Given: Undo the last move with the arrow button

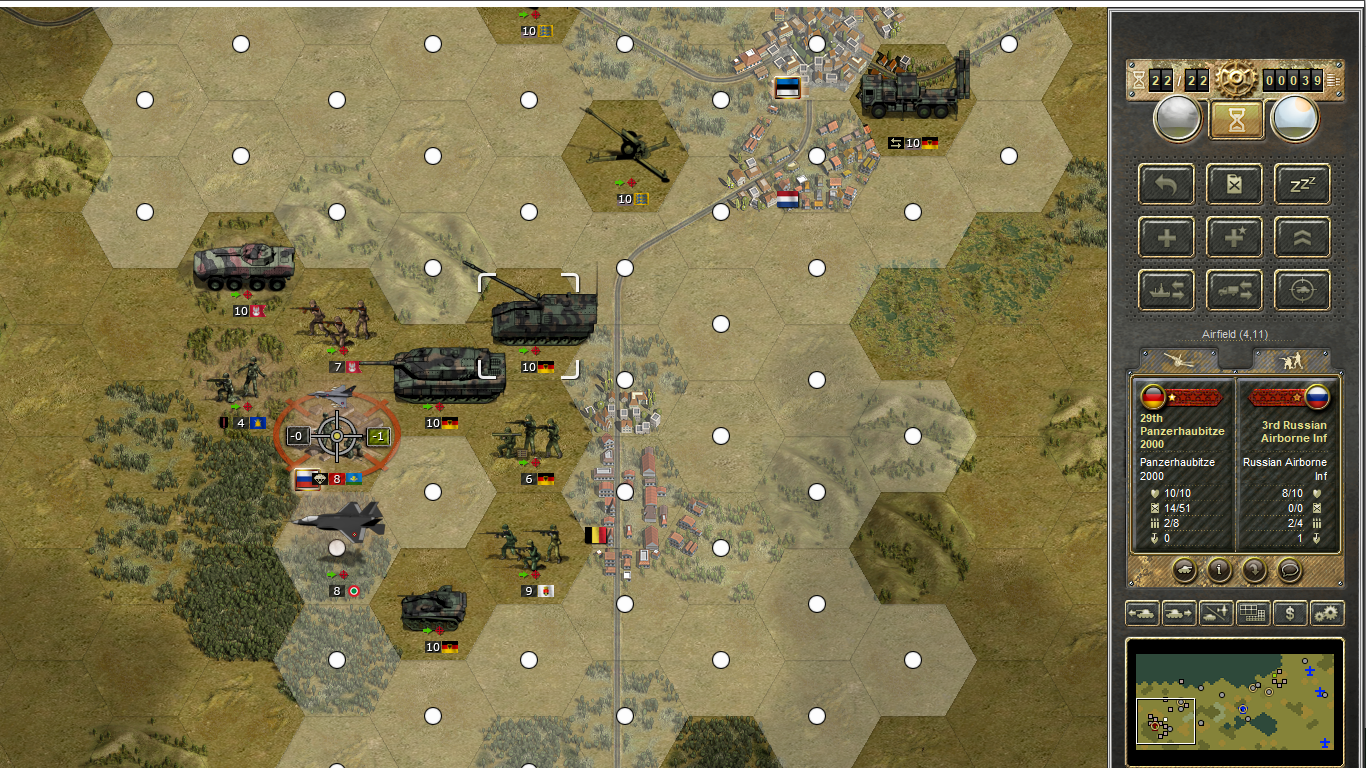Looking at the screenshot, I should pos(1166,185).
